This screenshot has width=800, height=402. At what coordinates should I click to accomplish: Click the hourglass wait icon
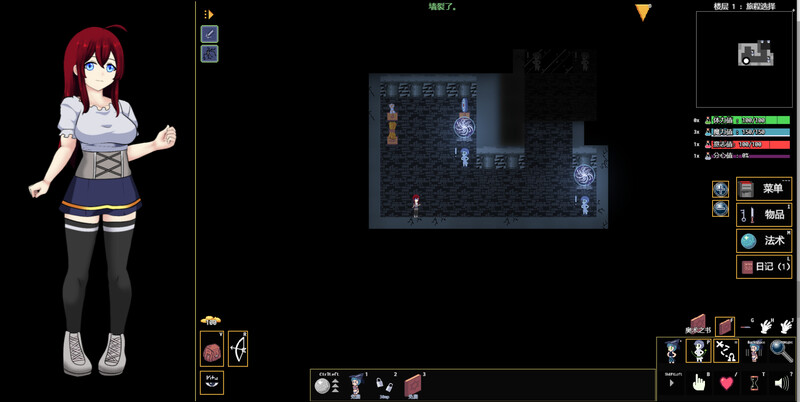tap(754, 382)
